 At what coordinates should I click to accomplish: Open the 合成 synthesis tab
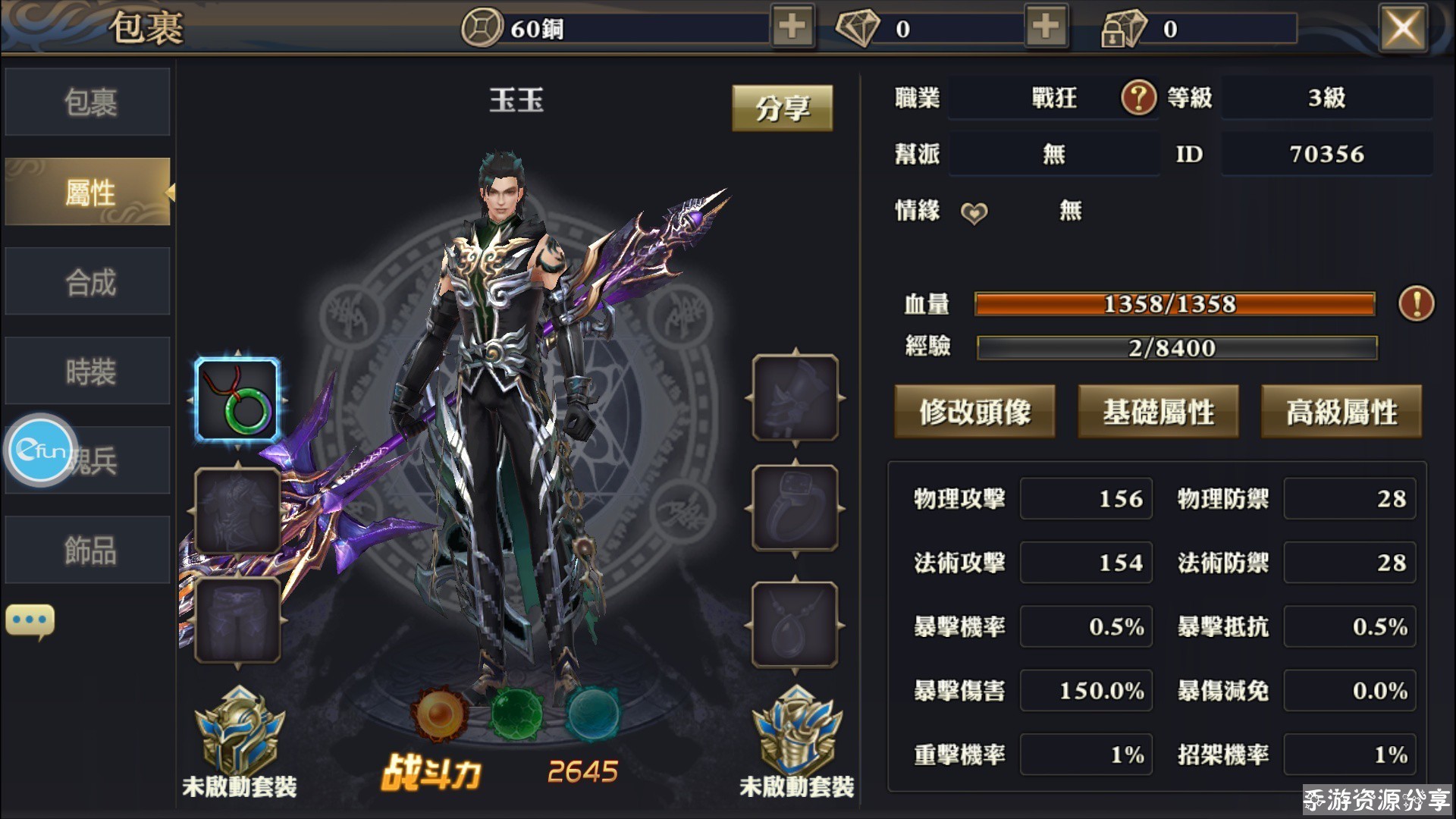88,282
